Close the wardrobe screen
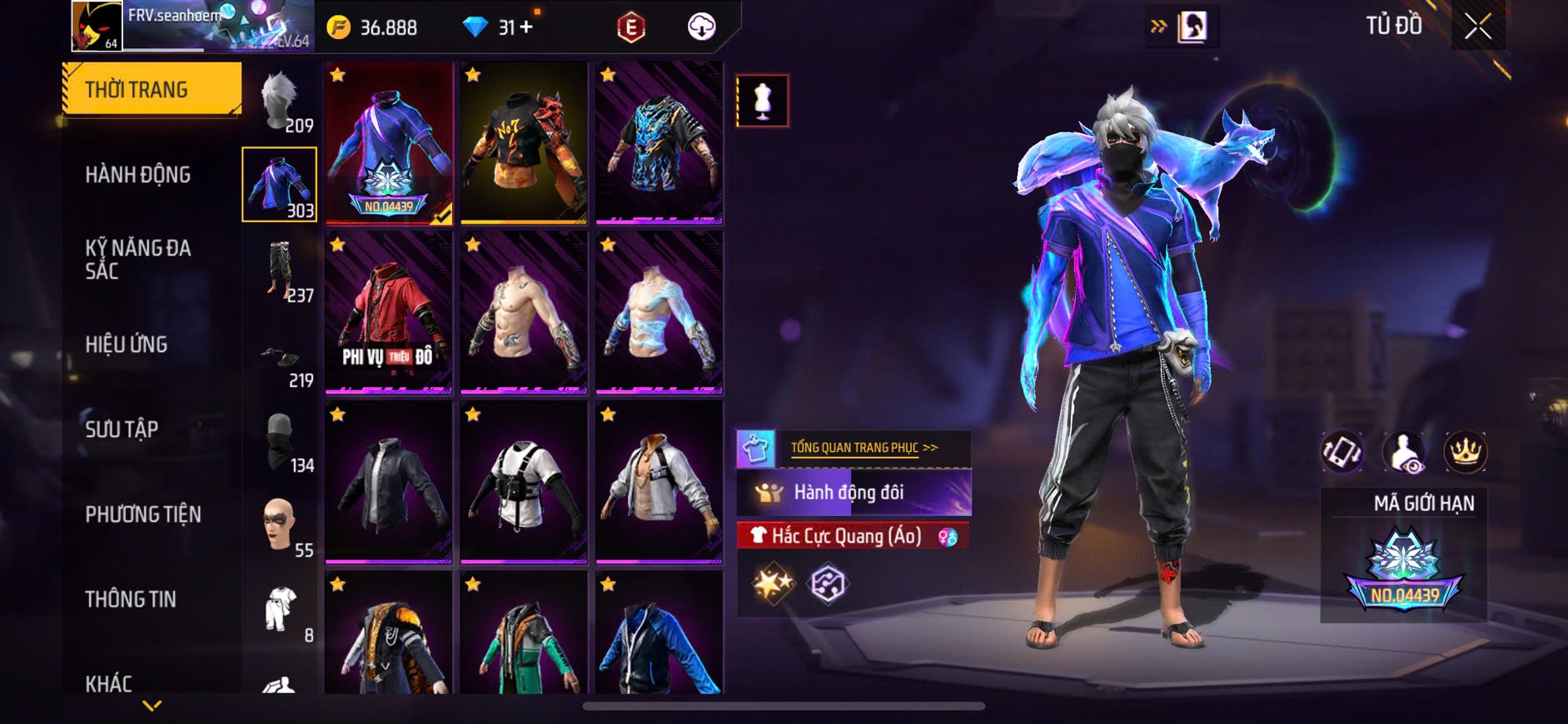The height and width of the screenshot is (724, 1568). coord(1478,27)
